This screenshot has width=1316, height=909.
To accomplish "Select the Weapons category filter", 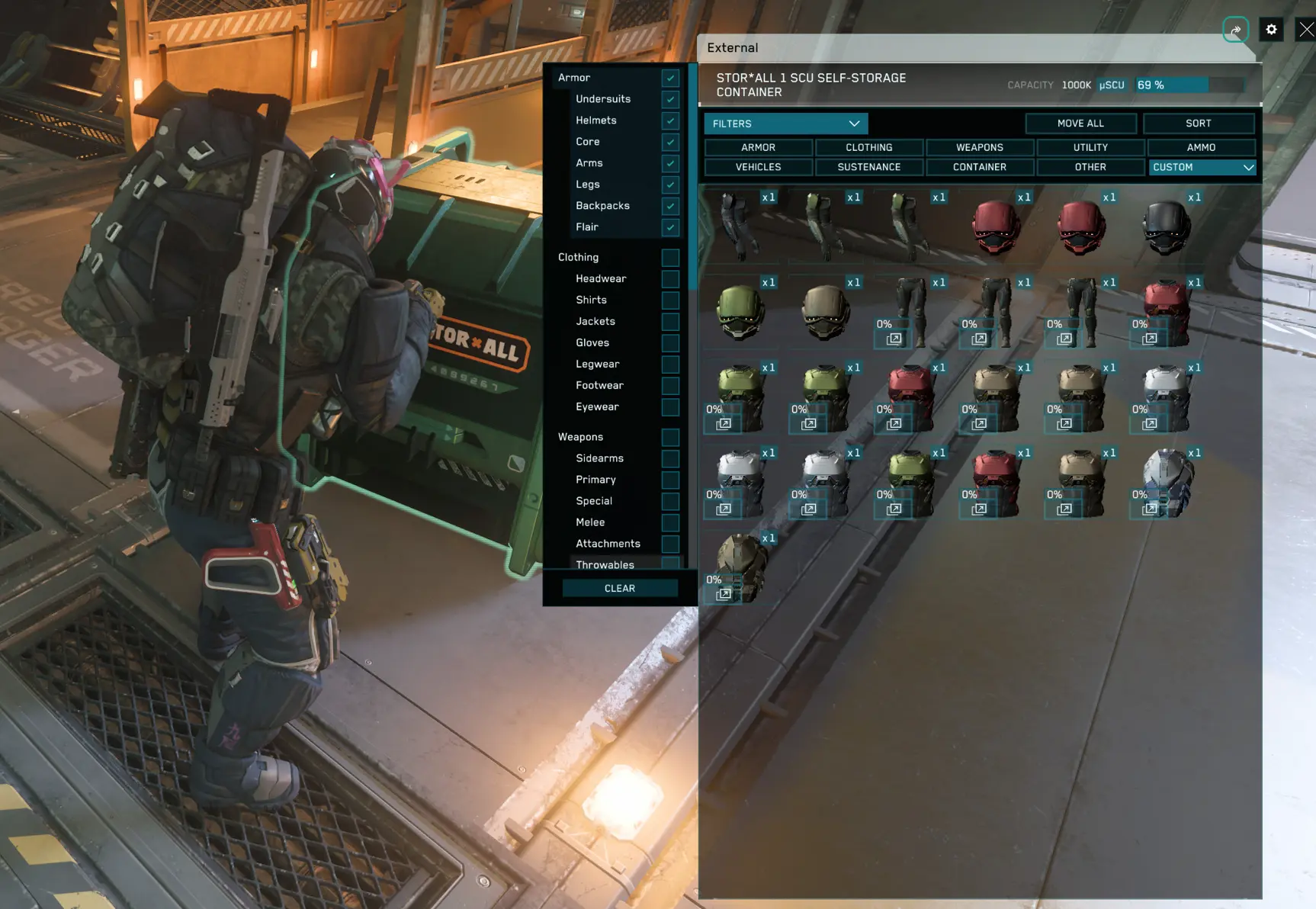I will point(980,147).
